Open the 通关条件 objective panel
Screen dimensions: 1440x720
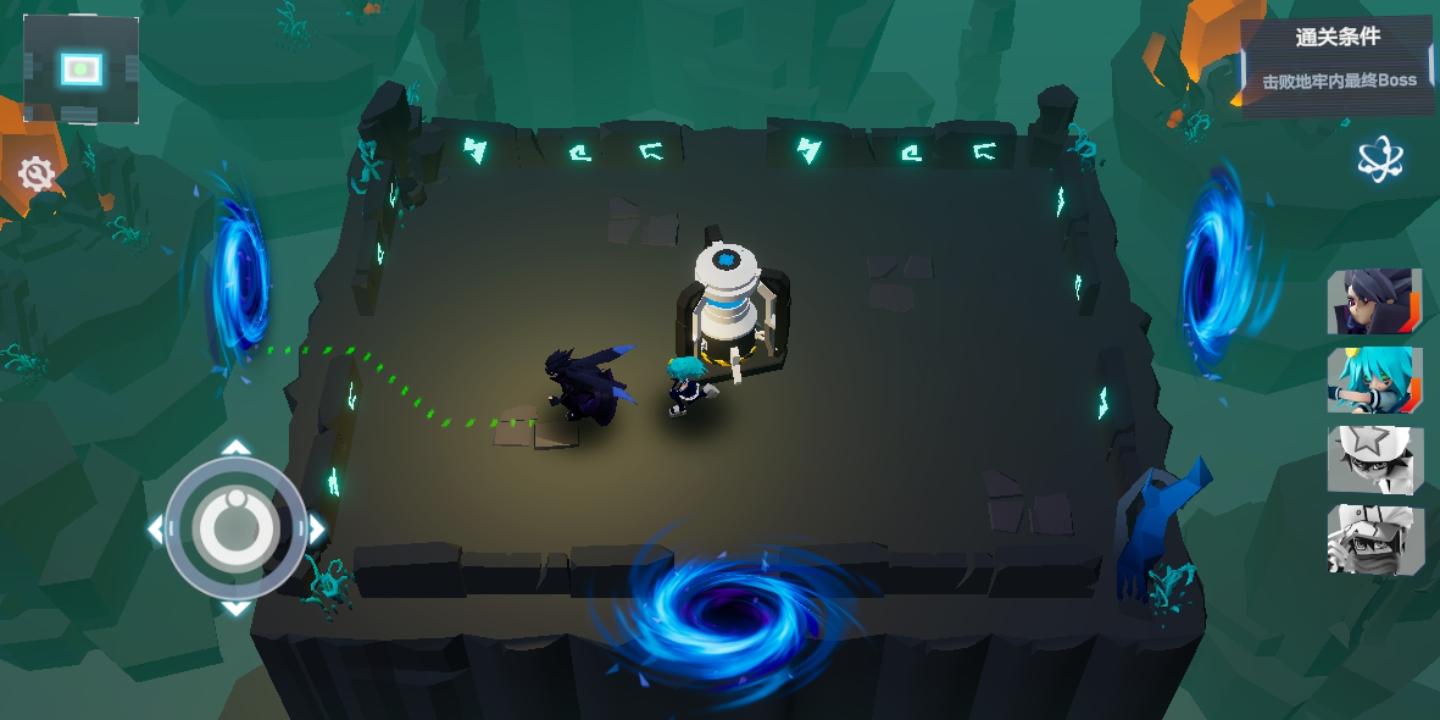(x=1340, y=38)
